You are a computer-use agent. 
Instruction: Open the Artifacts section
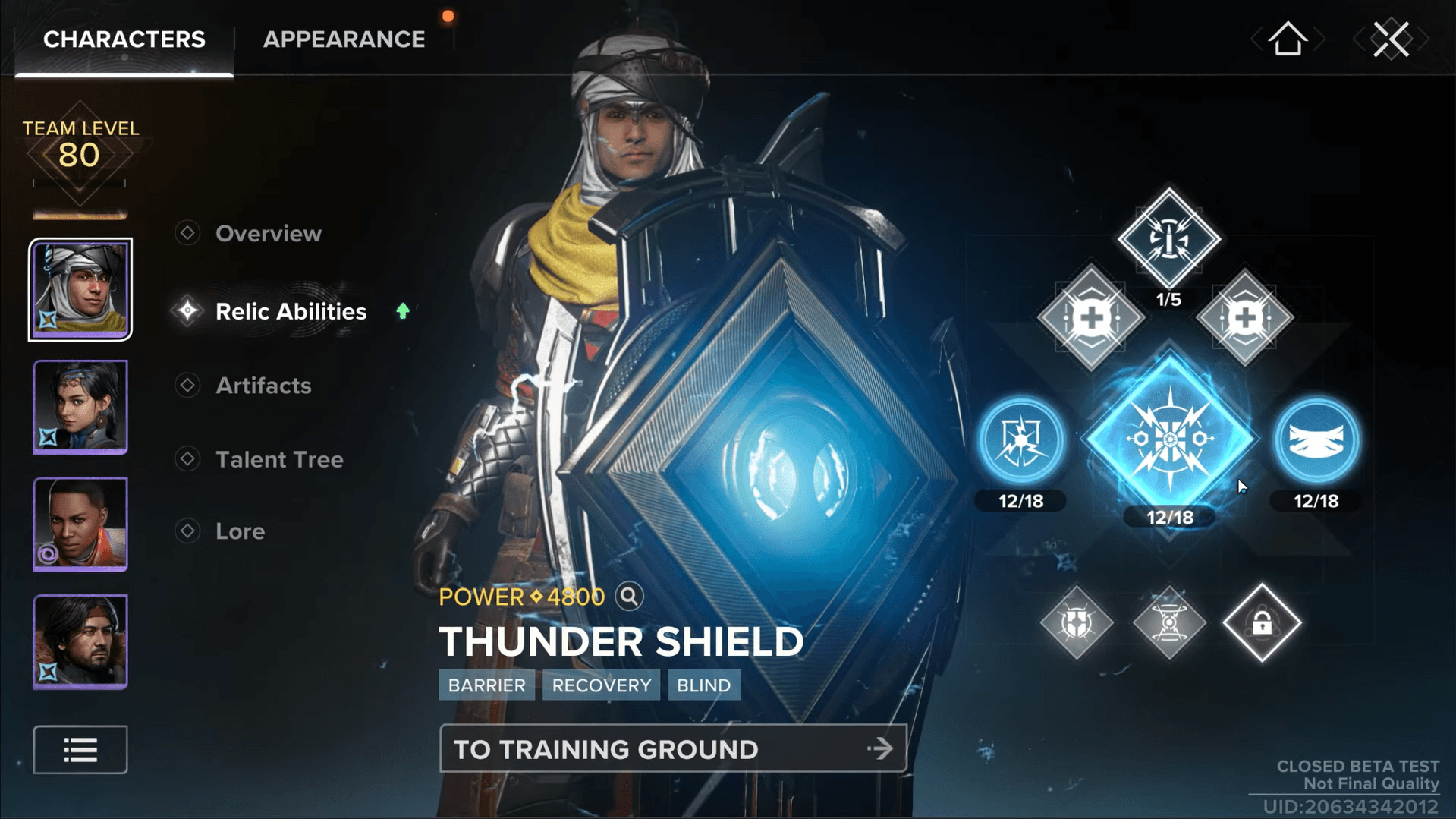pyautogui.click(x=263, y=386)
